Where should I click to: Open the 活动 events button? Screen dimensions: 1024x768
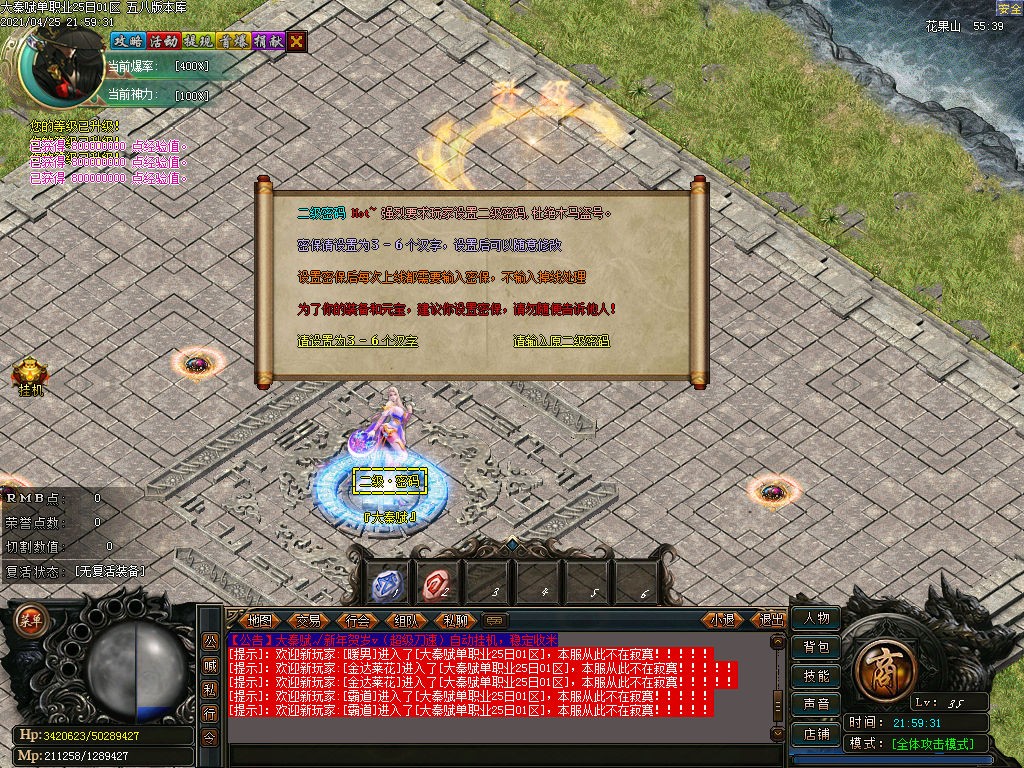163,41
